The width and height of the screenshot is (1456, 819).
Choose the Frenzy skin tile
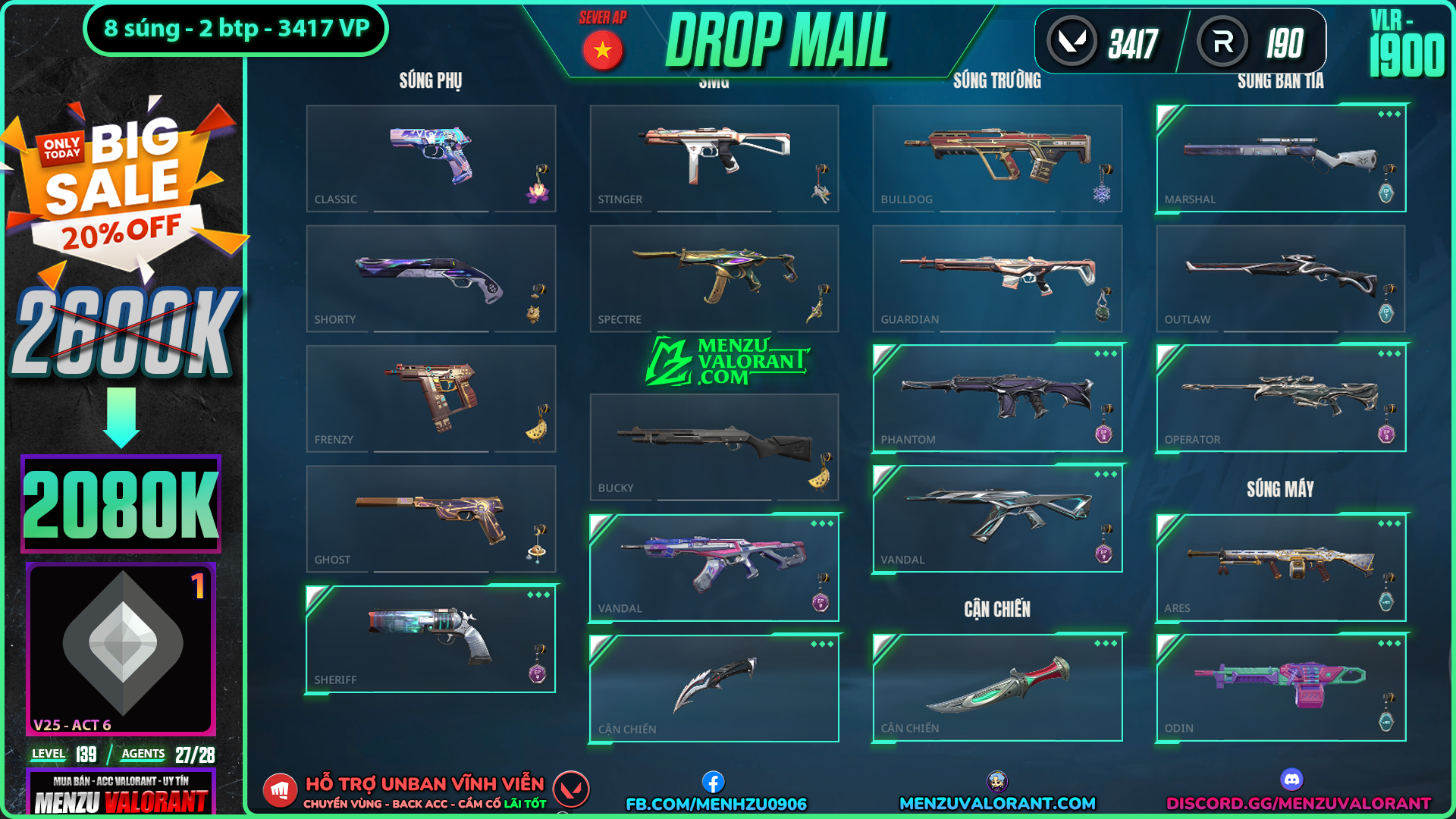click(x=431, y=398)
